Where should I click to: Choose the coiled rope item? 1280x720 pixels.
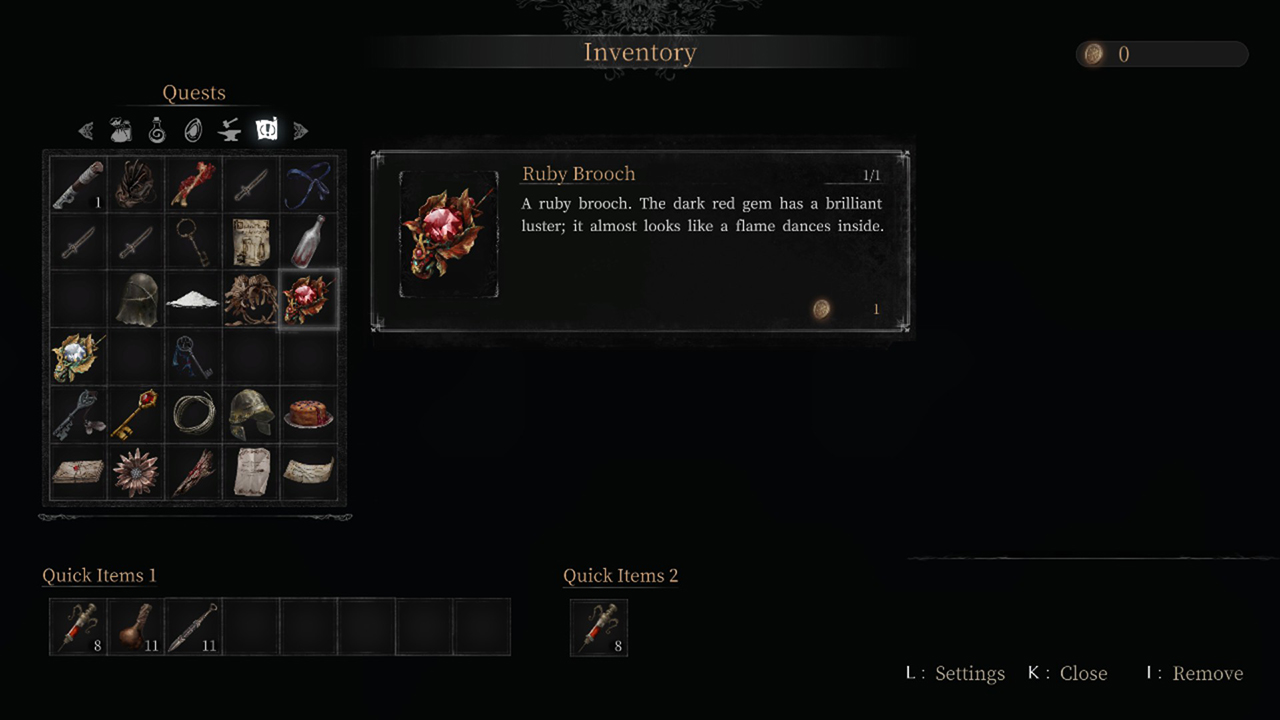click(x=193, y=414)
